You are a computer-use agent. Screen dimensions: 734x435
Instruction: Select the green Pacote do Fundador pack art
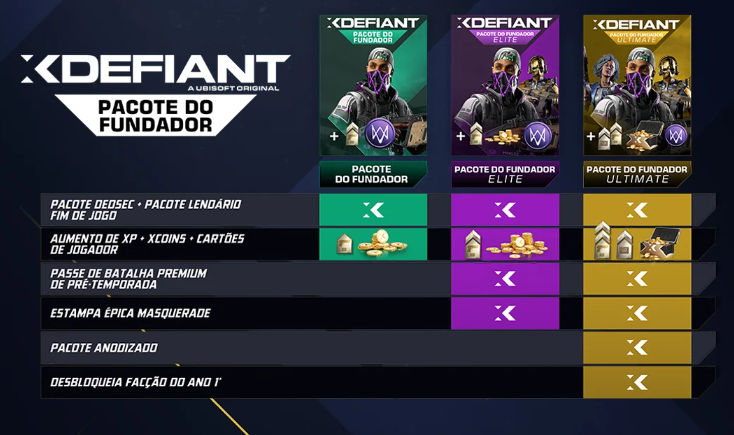tap(373, 85)
